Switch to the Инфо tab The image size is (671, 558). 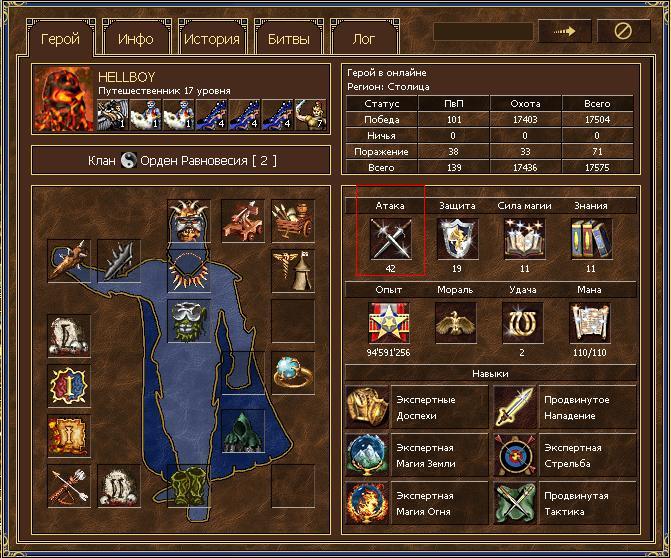coord(135,40)
